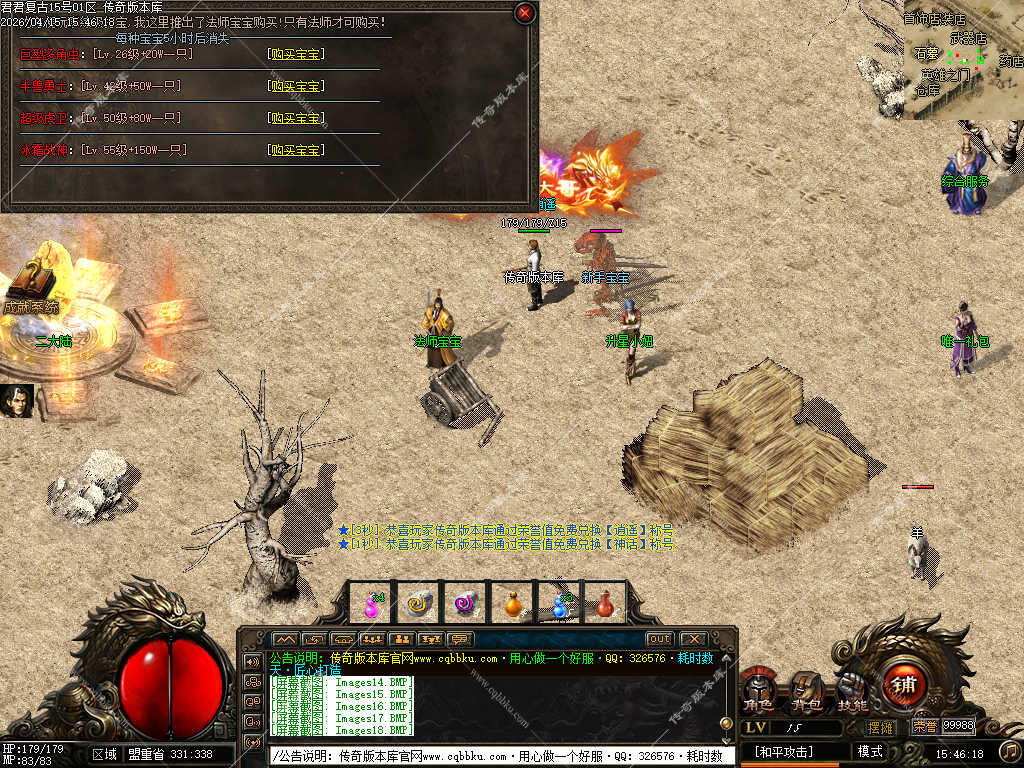The height and width of the screenshot is (768, 1024).
Task: Buy the 巨型多角虫 pet
Action: 295,54
